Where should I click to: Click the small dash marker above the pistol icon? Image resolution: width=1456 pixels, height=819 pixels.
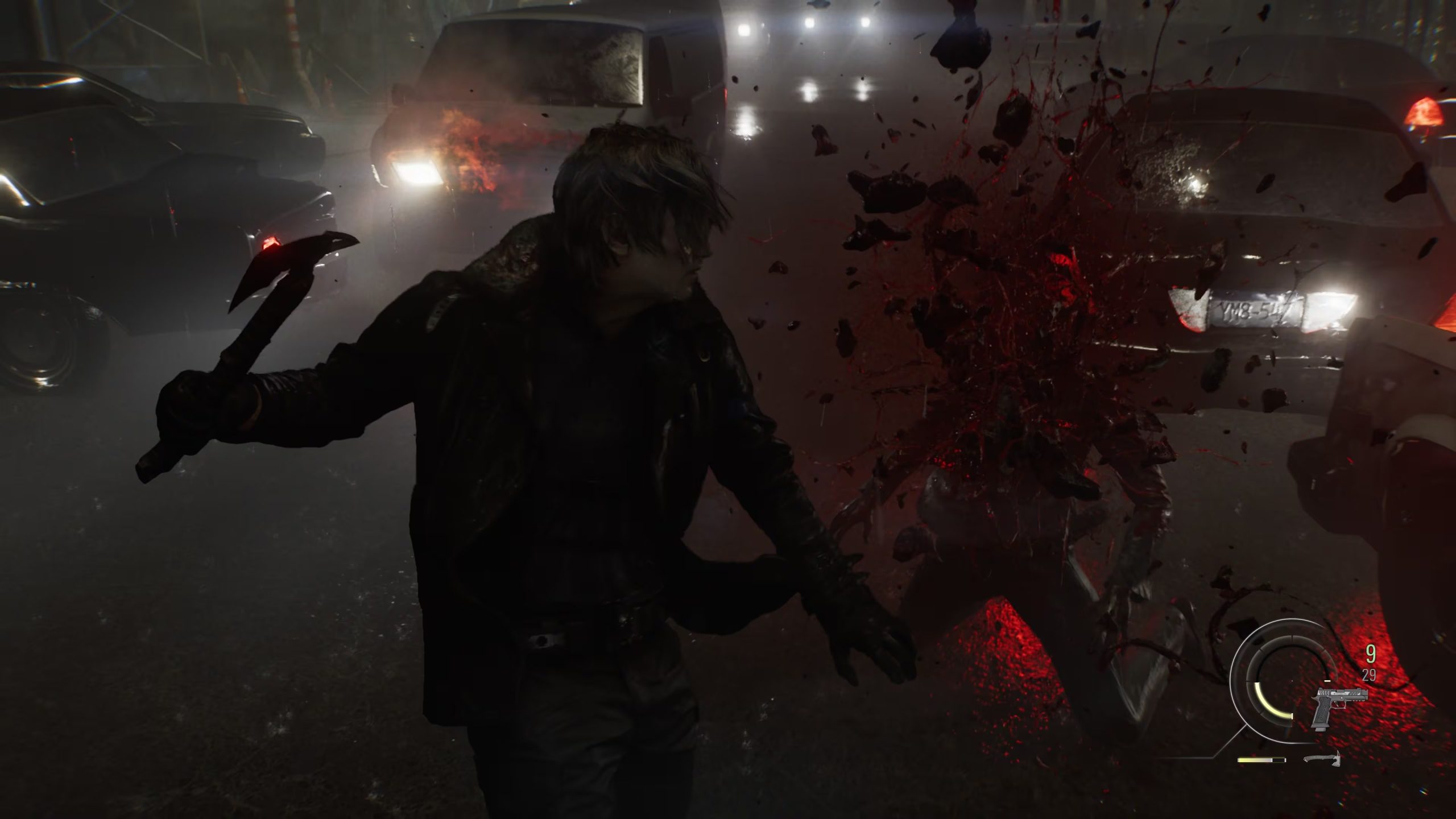tap(1327, 681)
